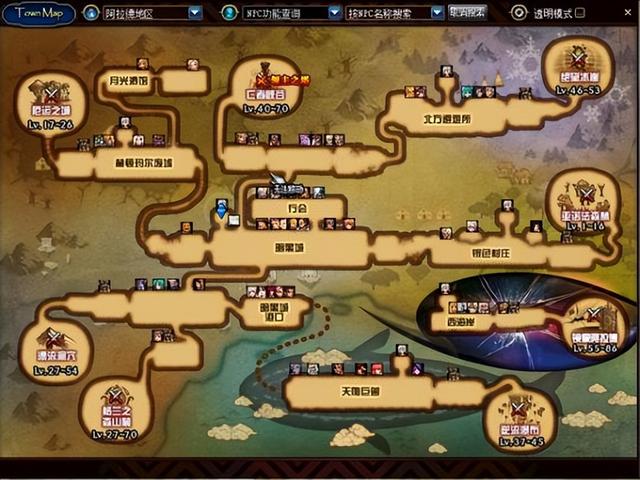Choose the 行会 location label
Viewport: 640px width, 480px height.
click(295, 209)
